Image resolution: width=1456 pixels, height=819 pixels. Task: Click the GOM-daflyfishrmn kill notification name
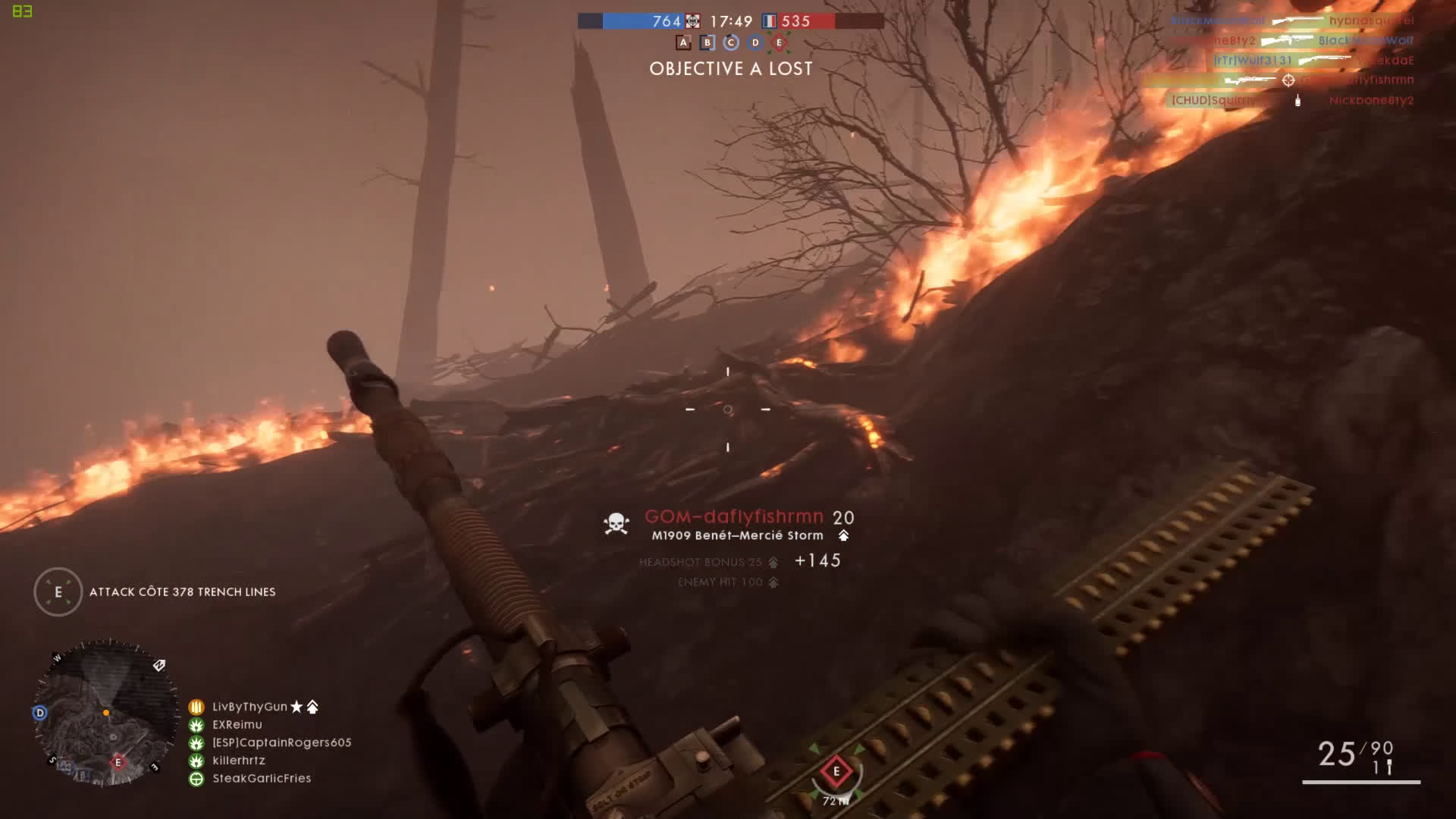(733, 517)
